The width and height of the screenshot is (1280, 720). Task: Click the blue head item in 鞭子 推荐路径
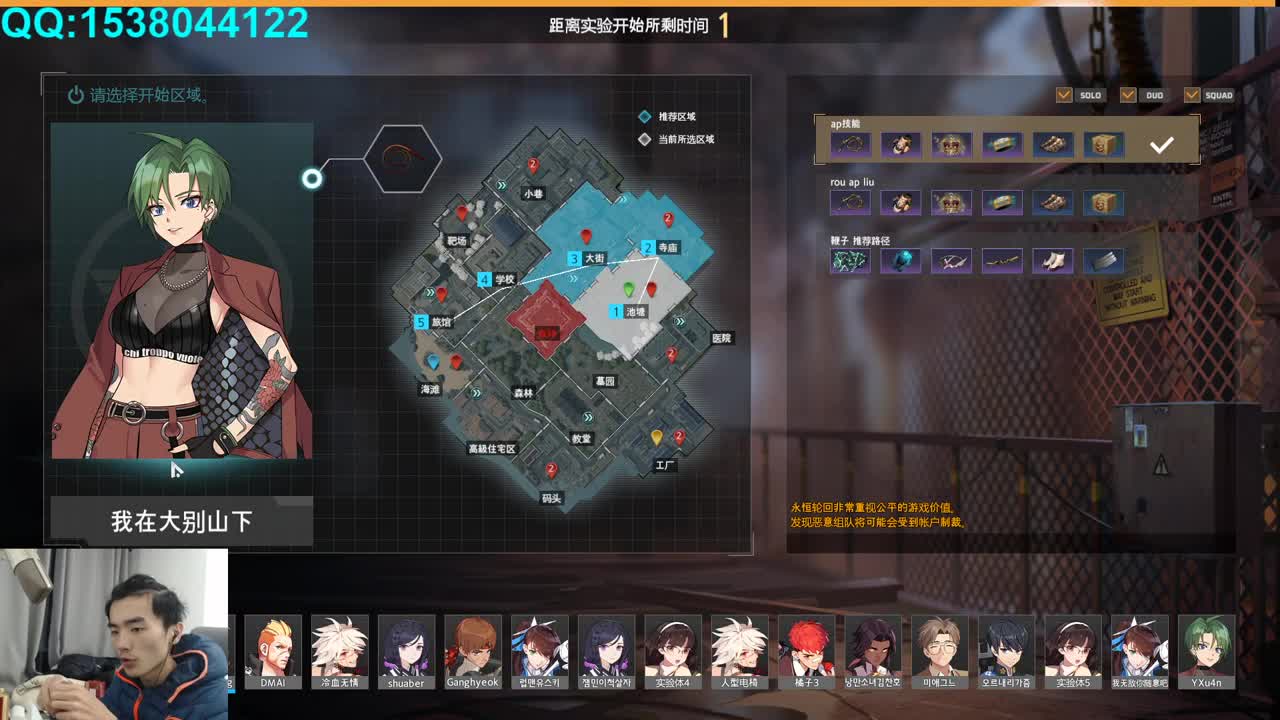tap(901, 261)
